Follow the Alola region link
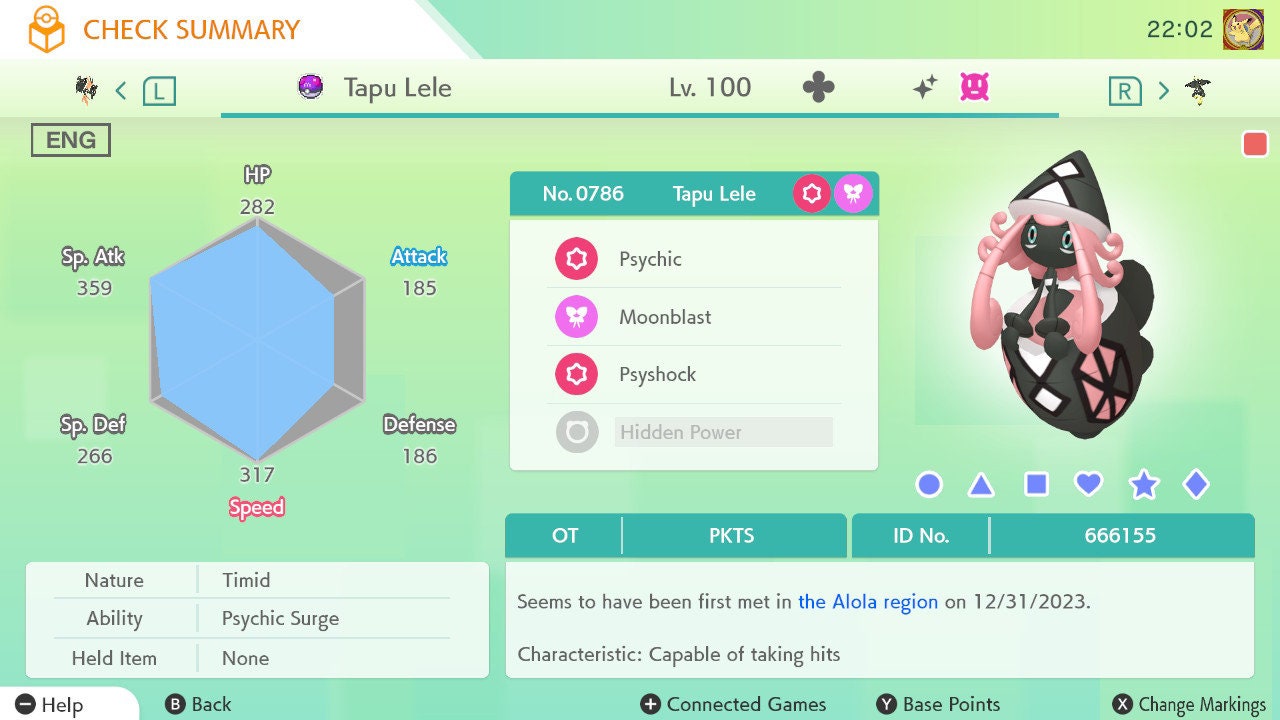Screen dimensions: 1280x720 coord(868,602)
